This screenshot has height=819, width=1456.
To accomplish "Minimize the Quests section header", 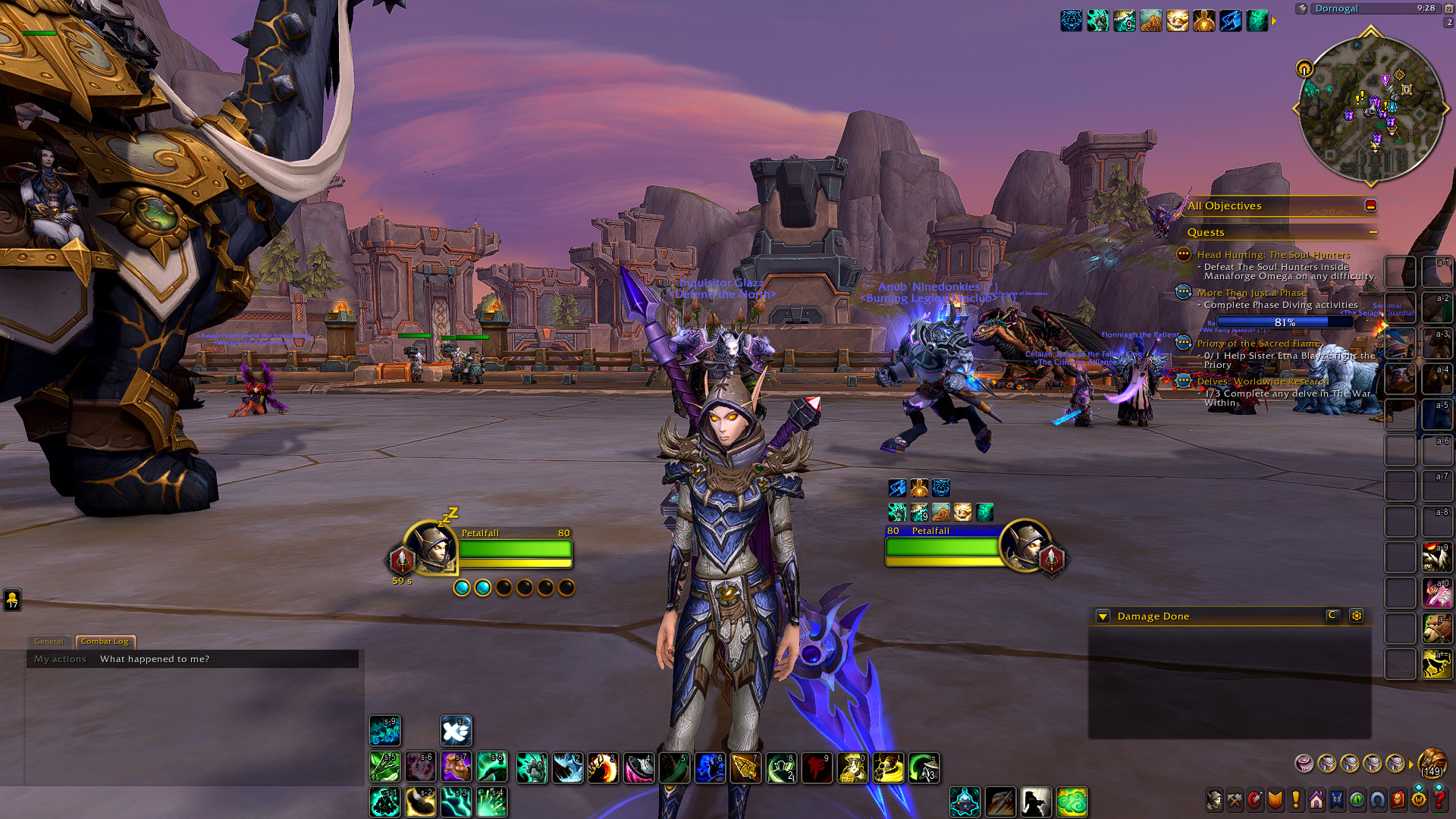I will pos(1373,232).
